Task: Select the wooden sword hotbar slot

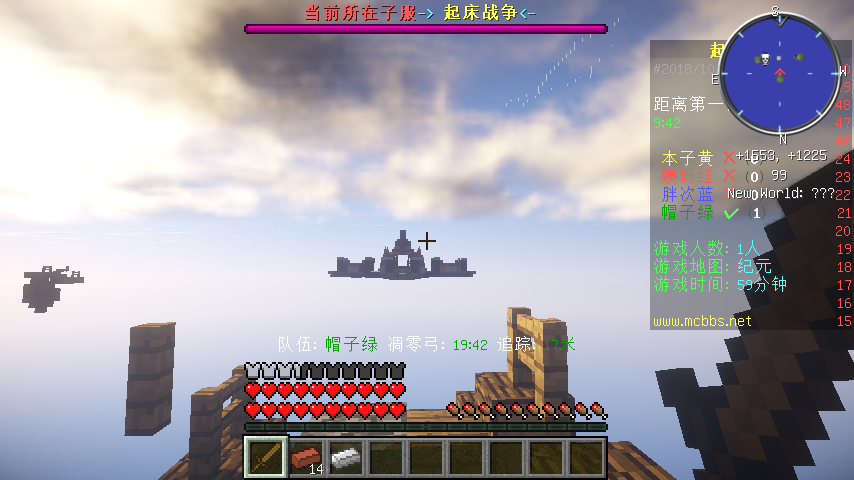Action: point(266,458)
